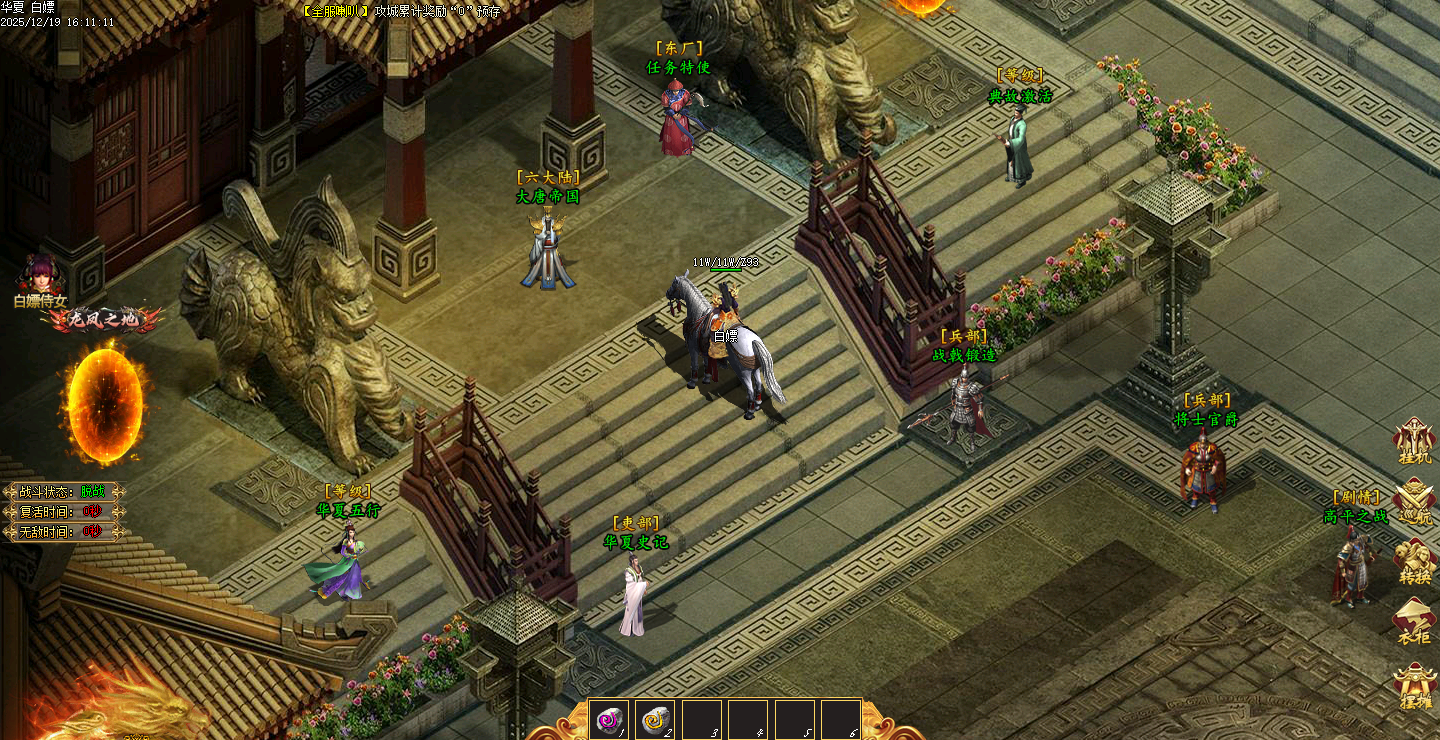Screen dimensions: 1440x740
Task: Use the purple spiral stone in slot 1
Action: pyautogui.click(x=608, y=719)
